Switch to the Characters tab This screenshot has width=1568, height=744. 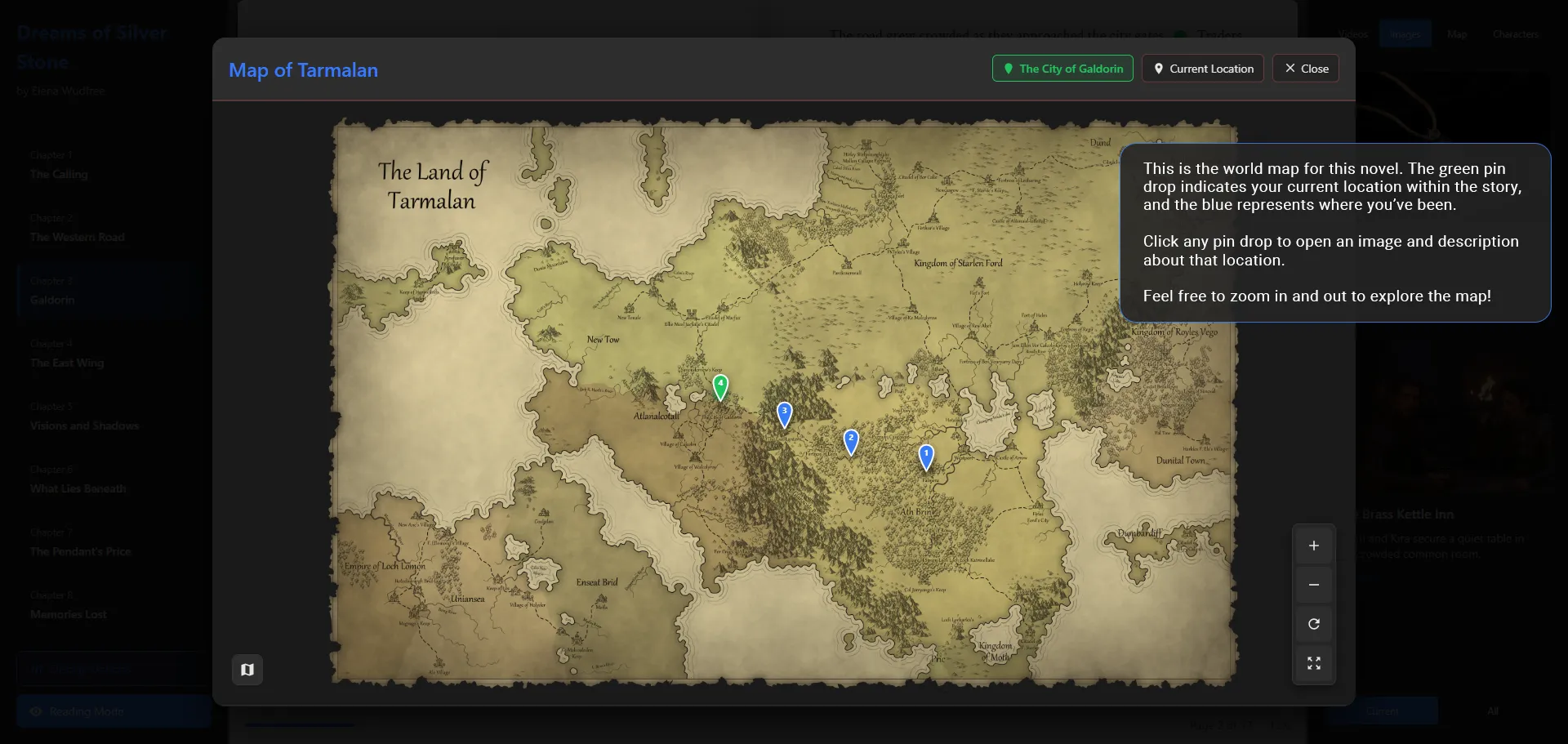(1515, 34)
